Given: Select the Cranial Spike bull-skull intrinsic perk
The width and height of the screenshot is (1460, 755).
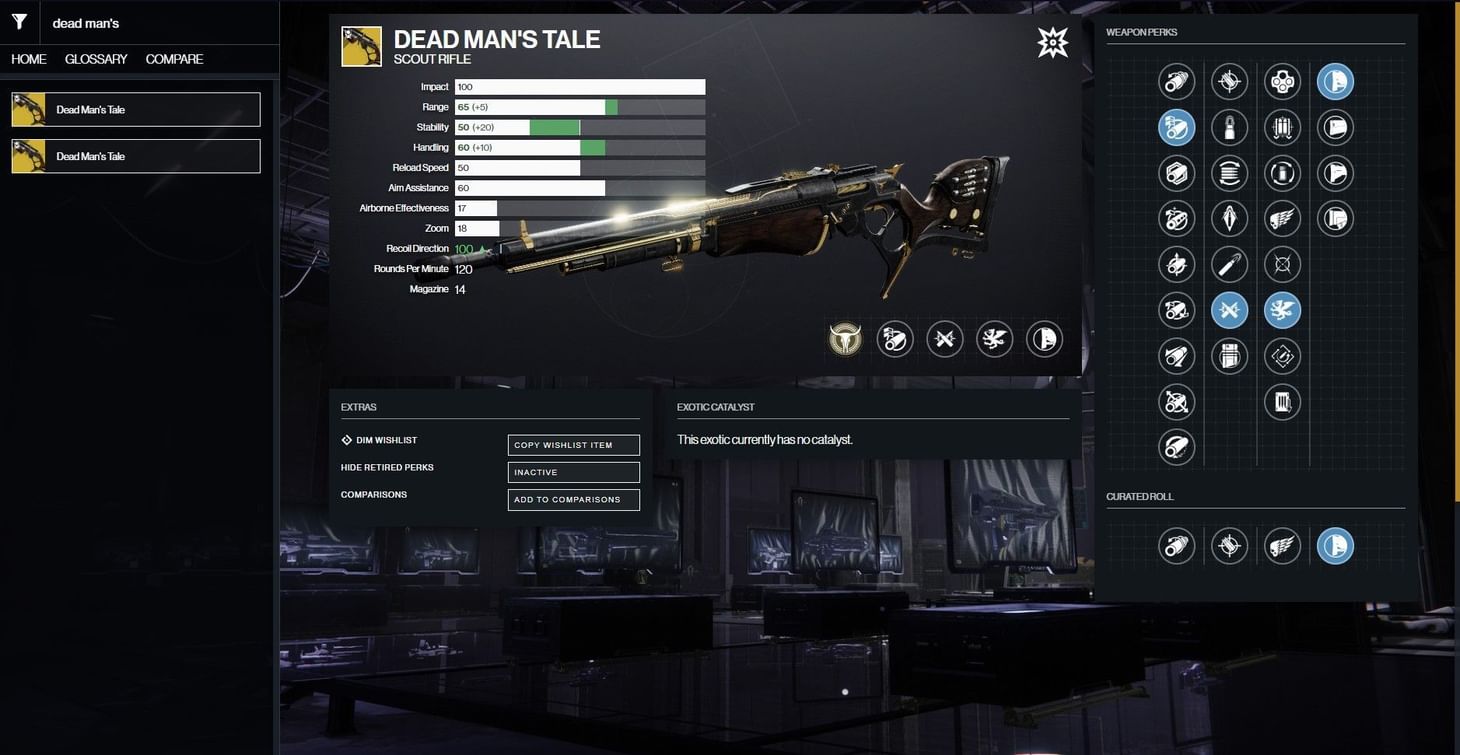Looking at the screenshot, I should click(845, 339).
